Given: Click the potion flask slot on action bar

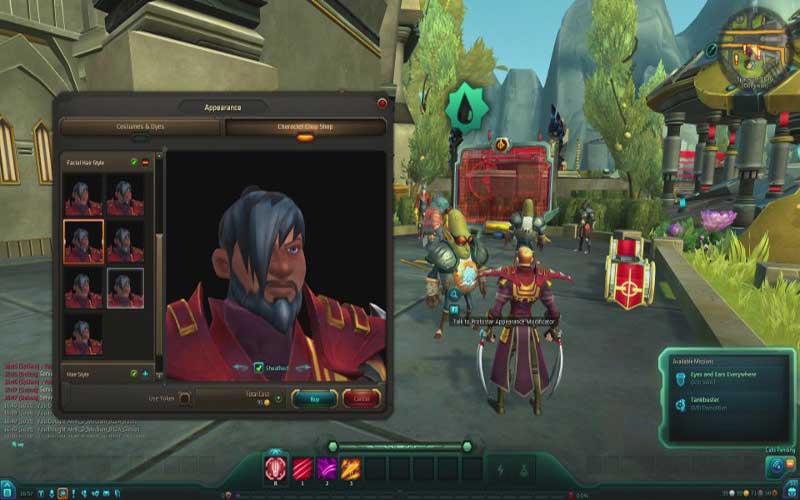Looking at the screenshot, I should [x=523, y=468].
